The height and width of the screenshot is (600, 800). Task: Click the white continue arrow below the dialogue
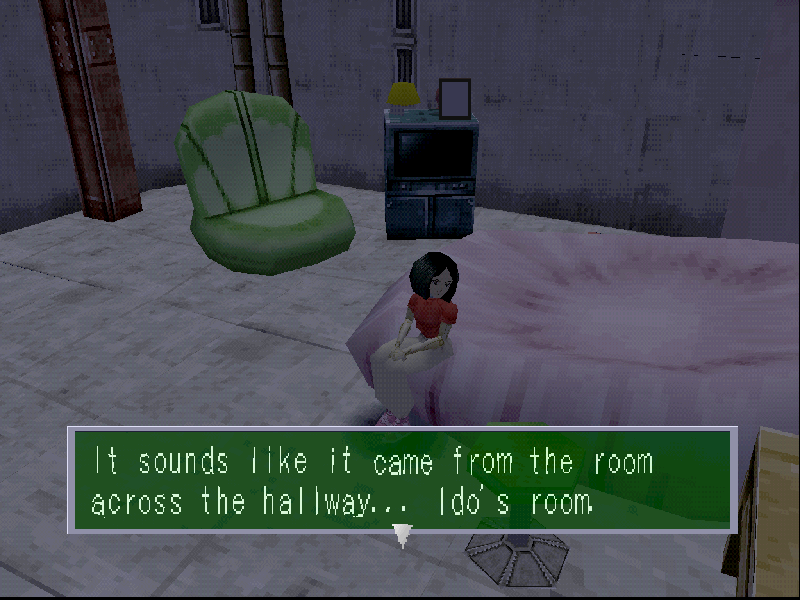(x=403, y=536)
